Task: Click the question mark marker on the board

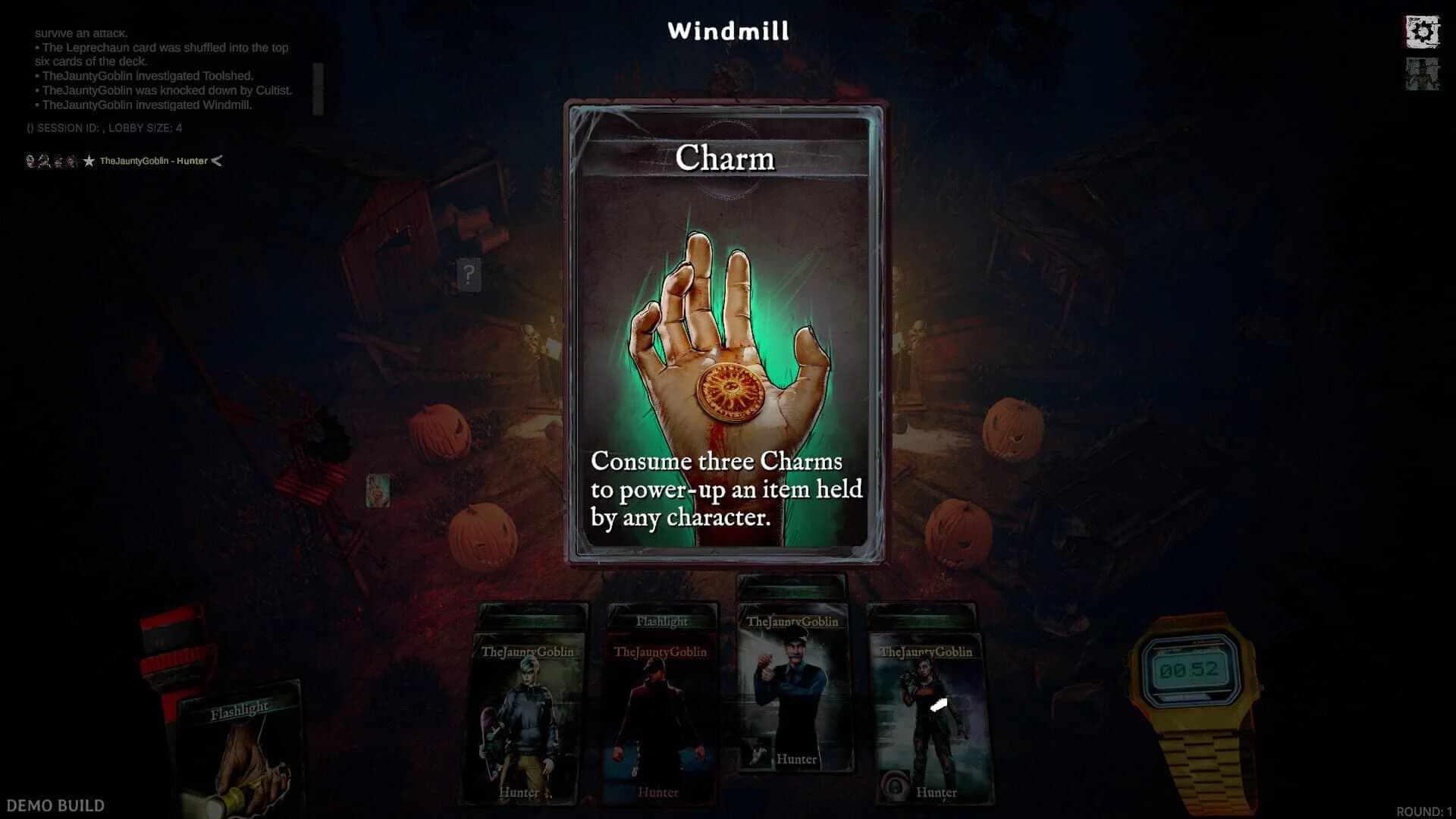Action: click(x=470, y=276)
